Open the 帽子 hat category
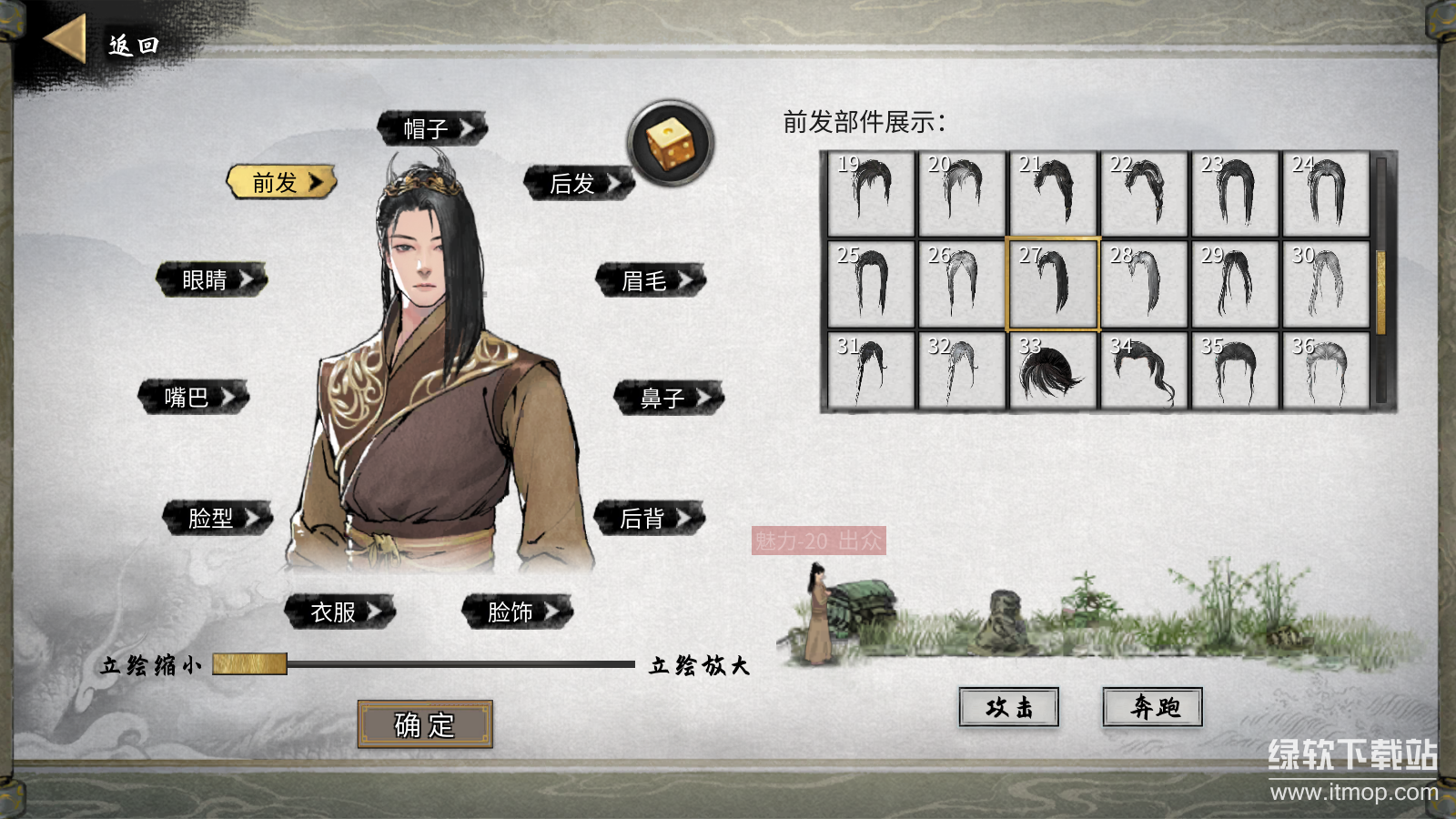Viewport: 1456px width, 819px height. [430, 128]
